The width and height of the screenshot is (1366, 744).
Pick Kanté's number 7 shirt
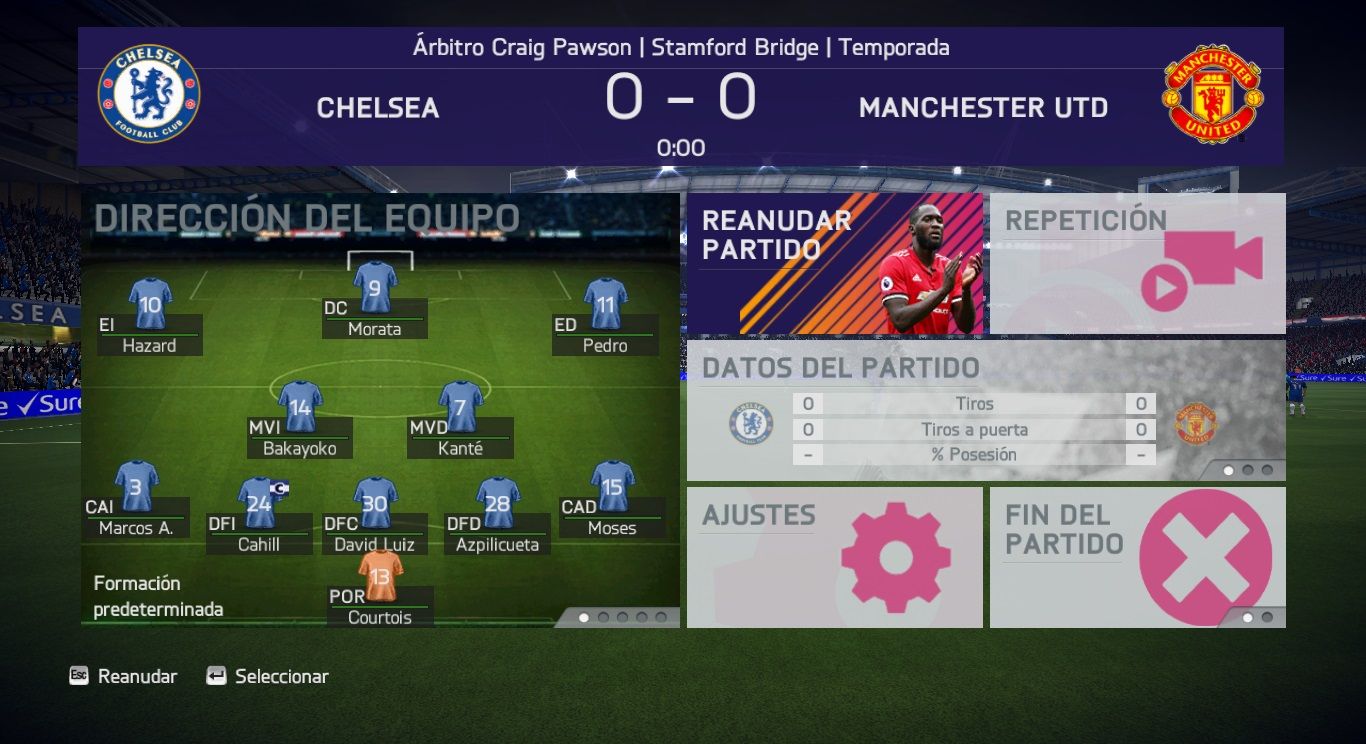click(x=460, y=406)
